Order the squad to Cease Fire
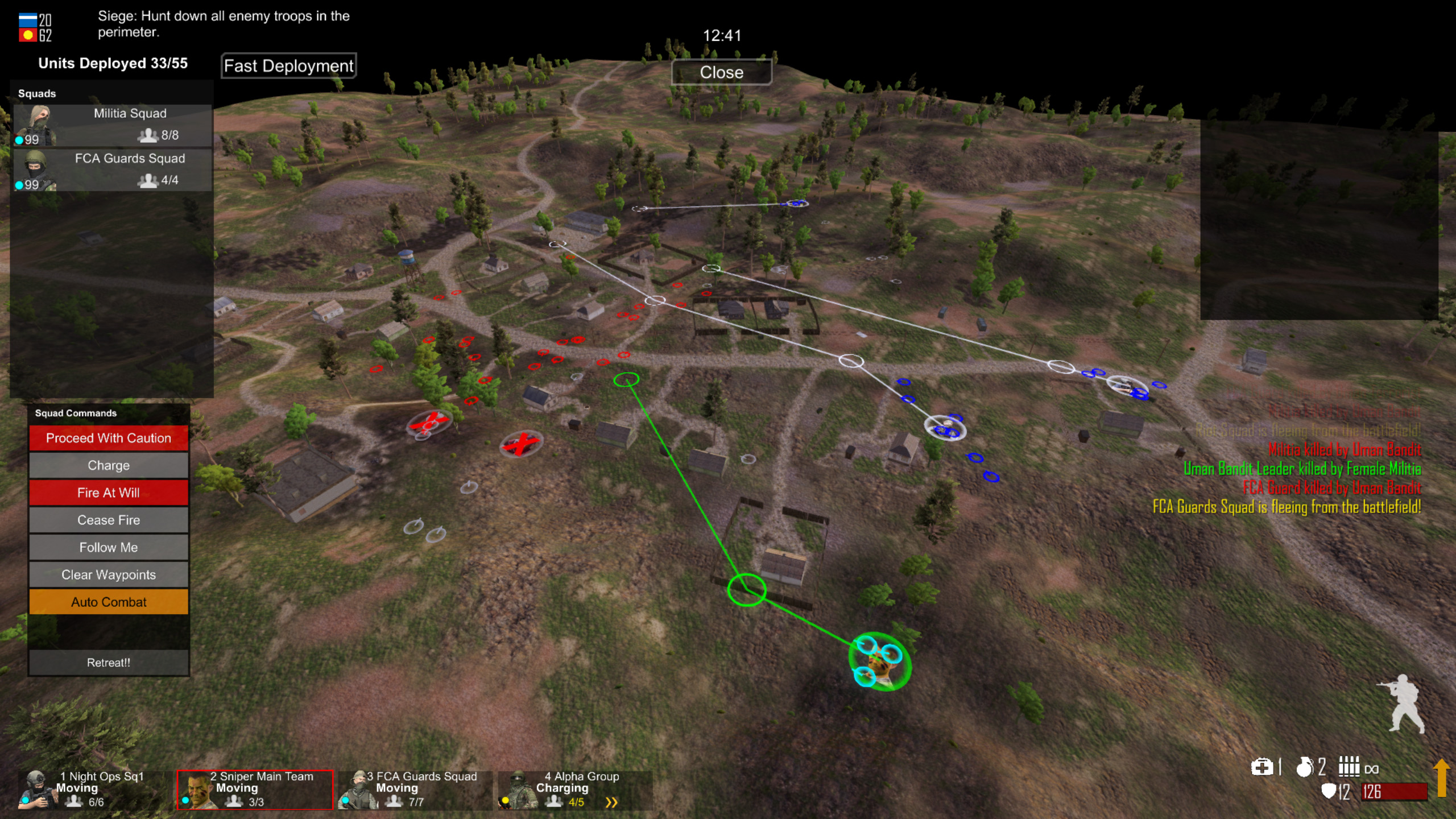Screen dimensions: 1456x819 coord(109,520)
